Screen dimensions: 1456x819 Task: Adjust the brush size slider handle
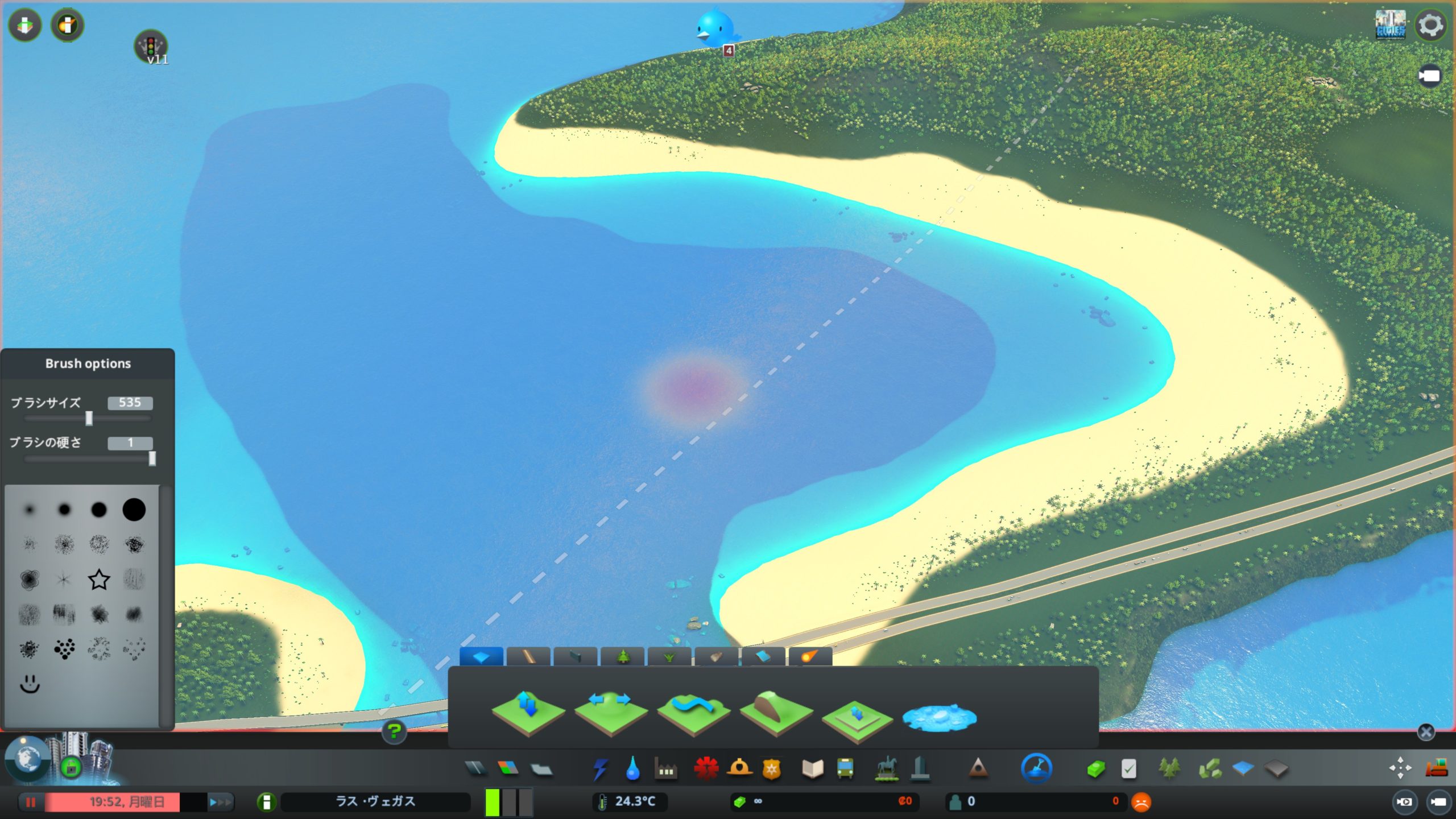[89, 419]
